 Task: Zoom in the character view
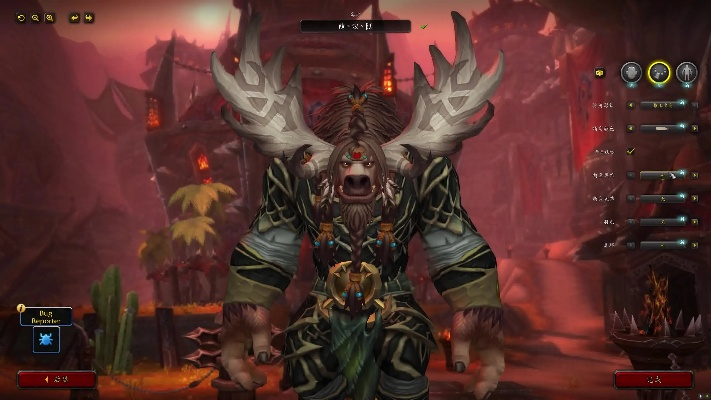(x=49, y=18)
